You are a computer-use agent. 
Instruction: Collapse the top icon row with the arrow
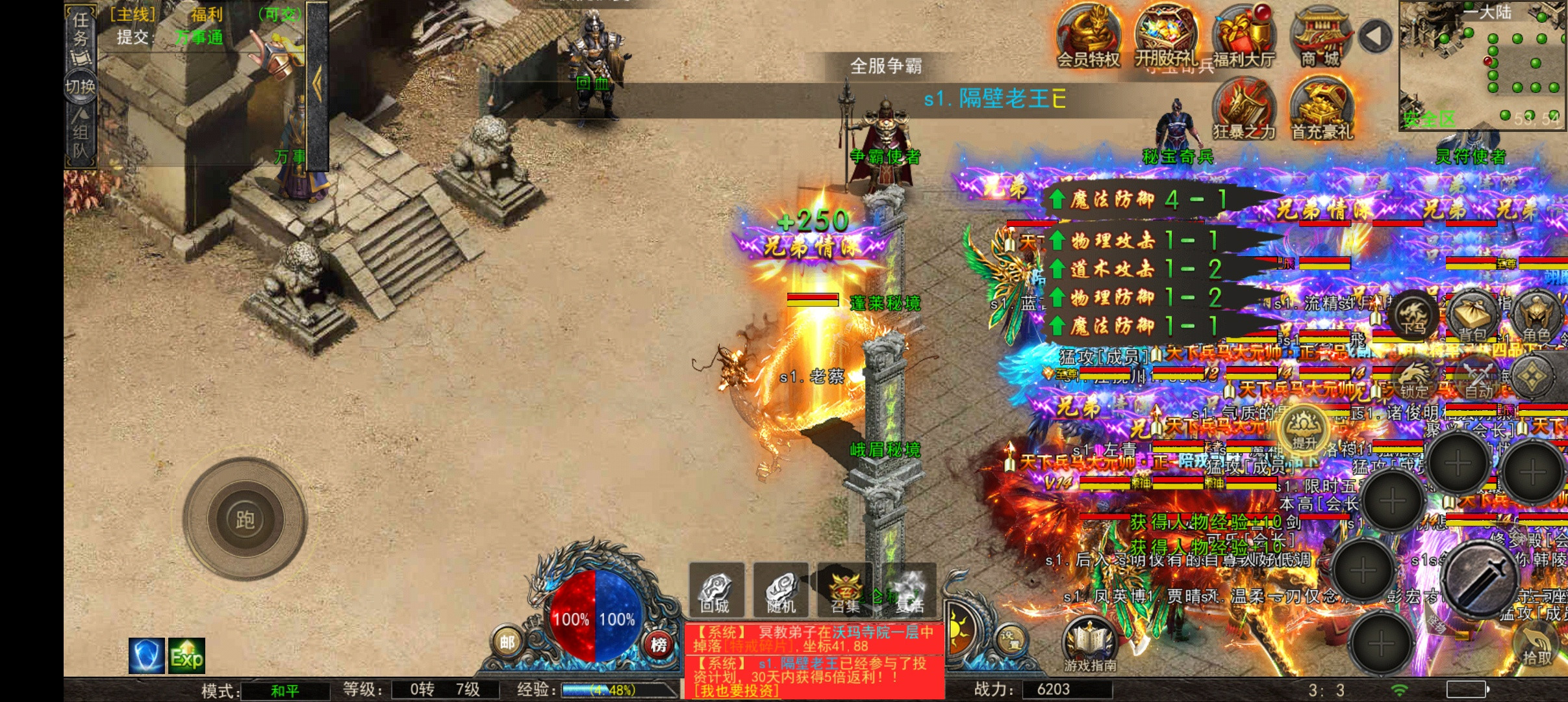[x=1374, y=36]
